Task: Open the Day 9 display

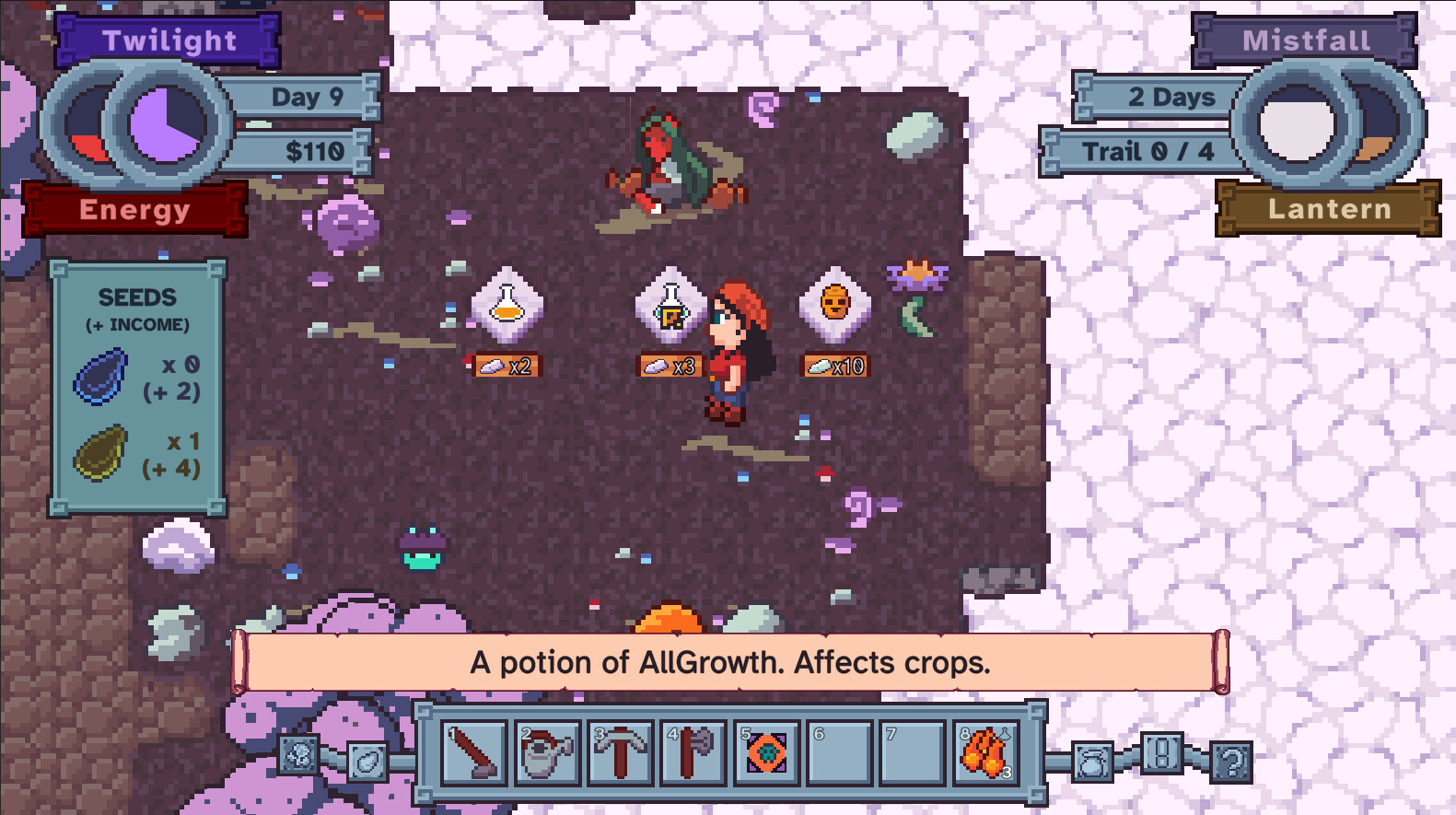Action: click(x=307, y=97)
